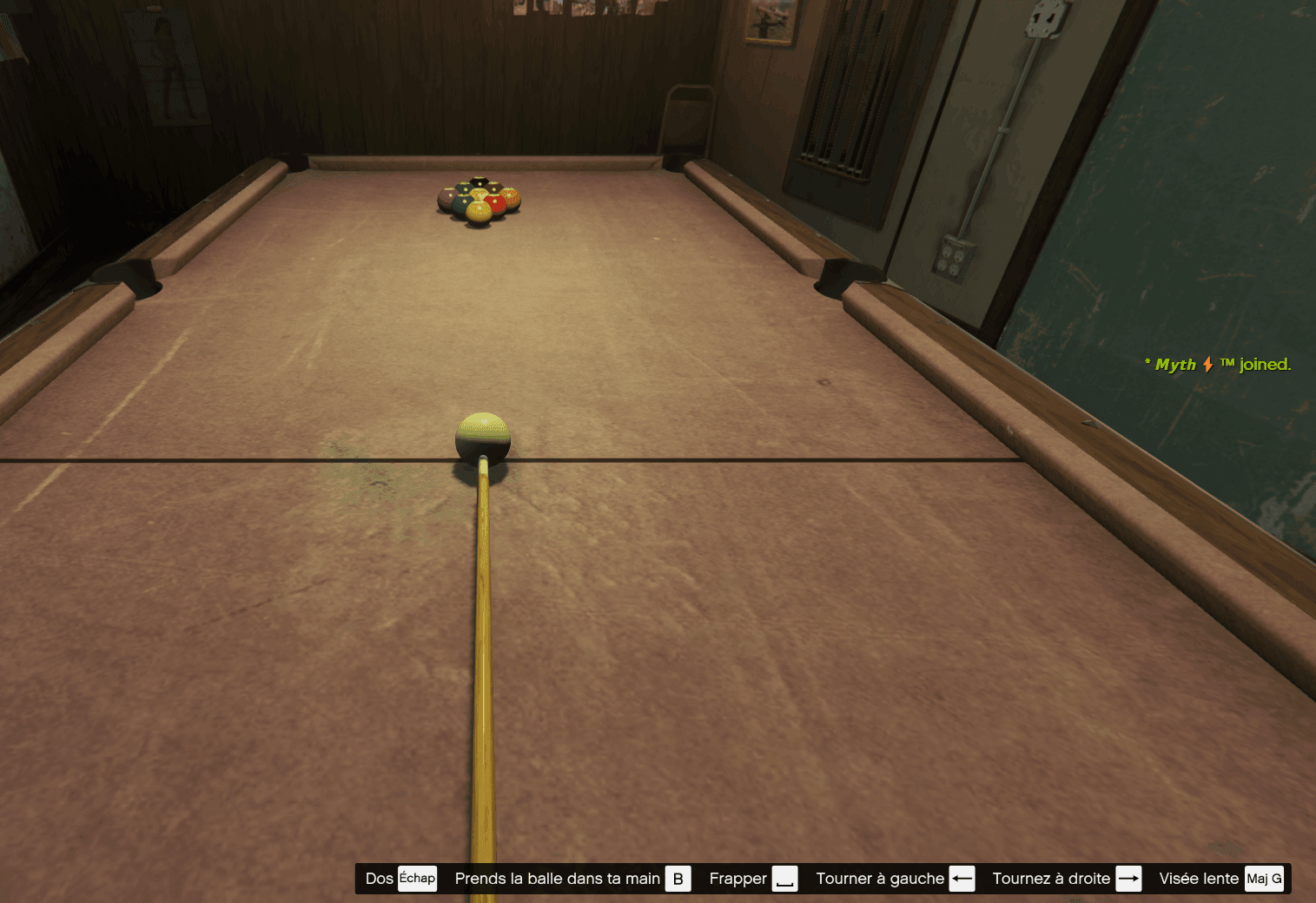Viewport: 1316px width, 903px height.
Task: Click the Dos label in the prompt bar
Action: (x=378, y=878)
